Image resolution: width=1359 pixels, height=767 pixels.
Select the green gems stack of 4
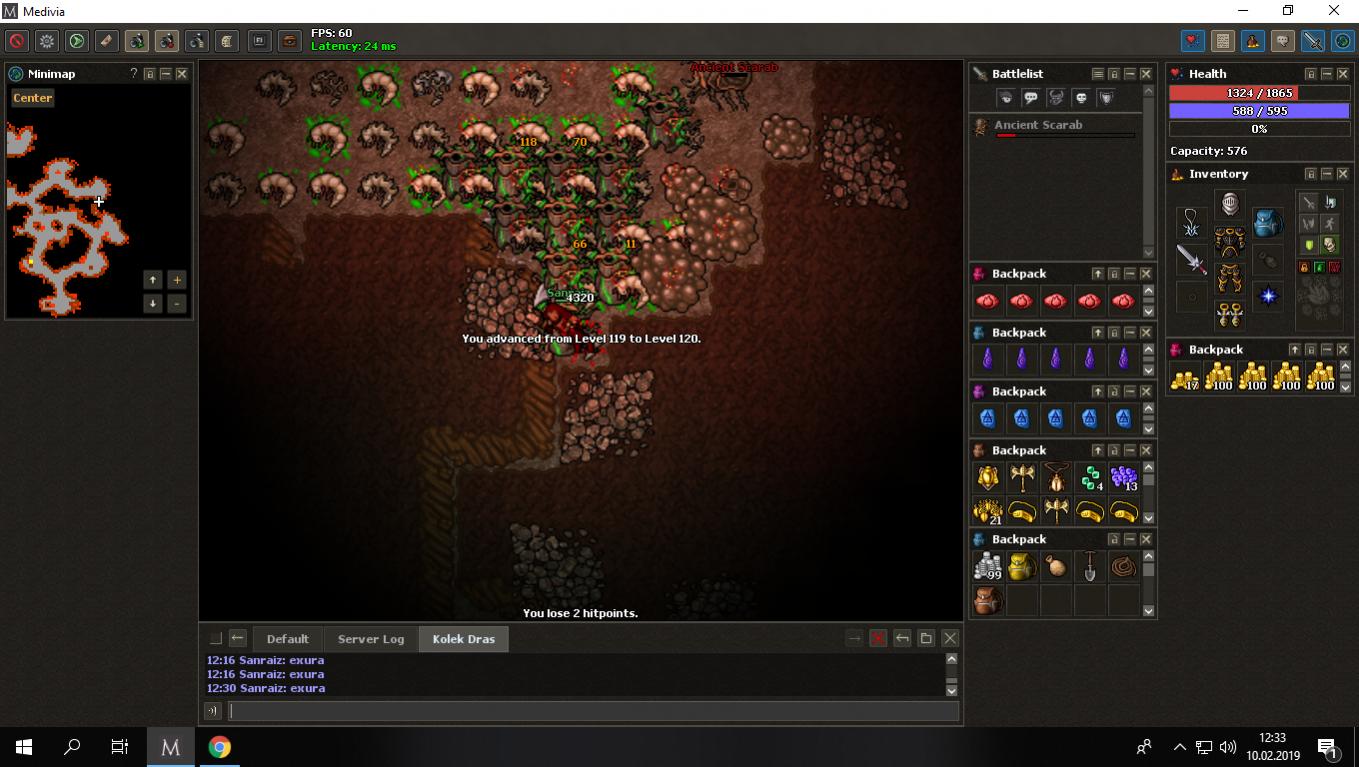(1090, 478)
